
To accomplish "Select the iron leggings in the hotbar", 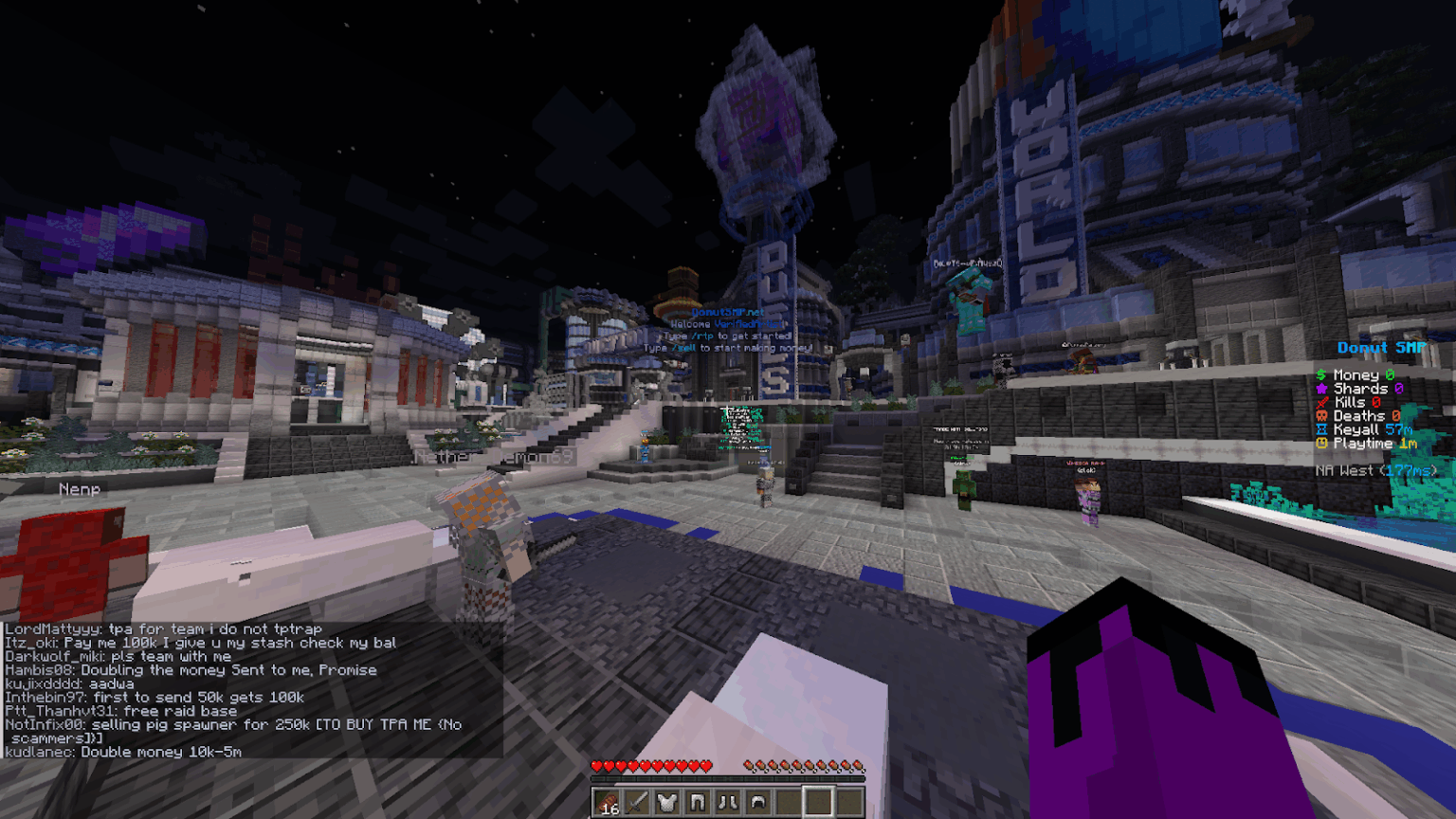I will pyautogui.click(x=698, y=803).
